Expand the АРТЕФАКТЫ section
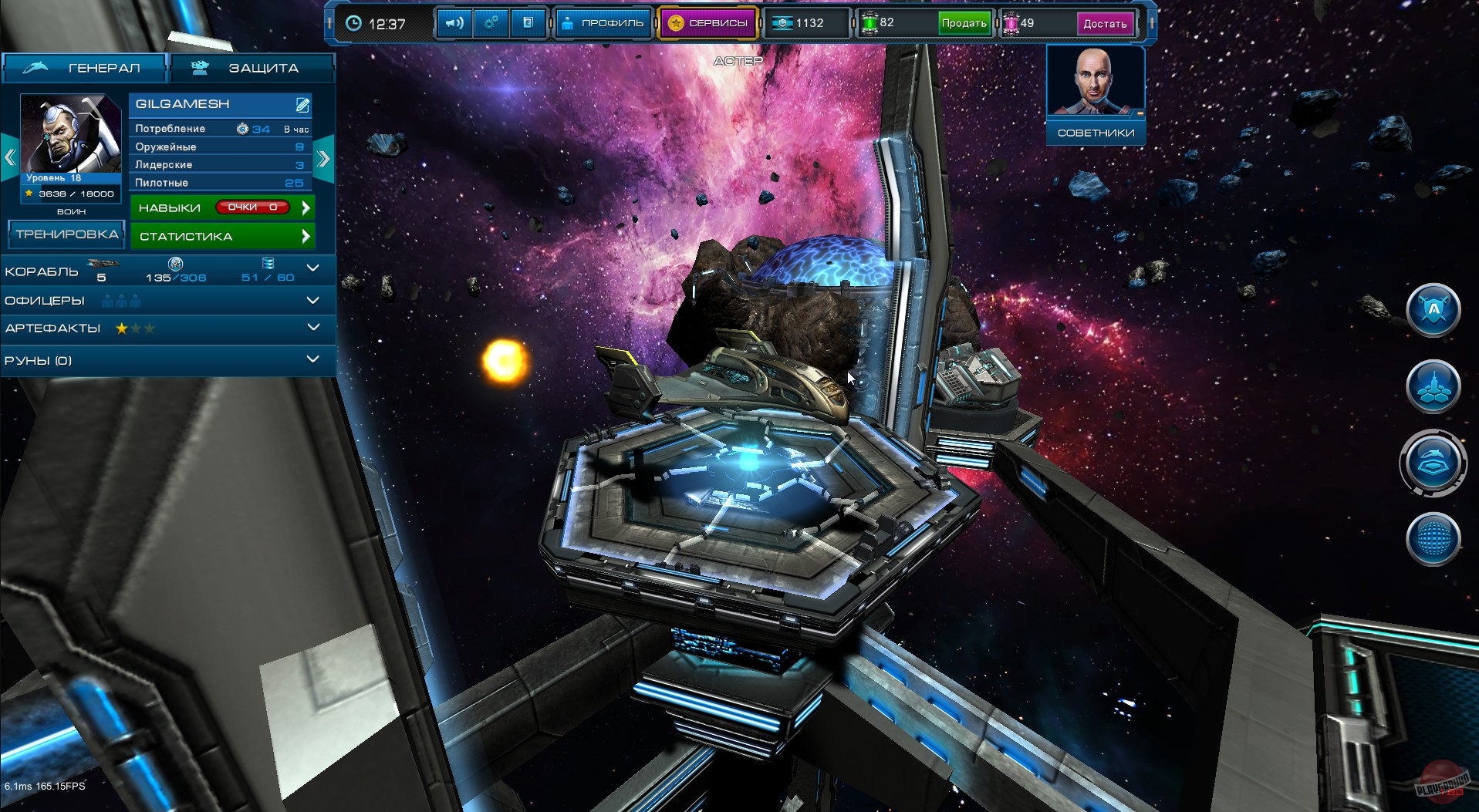1479x812 pixels. point(312,329)
